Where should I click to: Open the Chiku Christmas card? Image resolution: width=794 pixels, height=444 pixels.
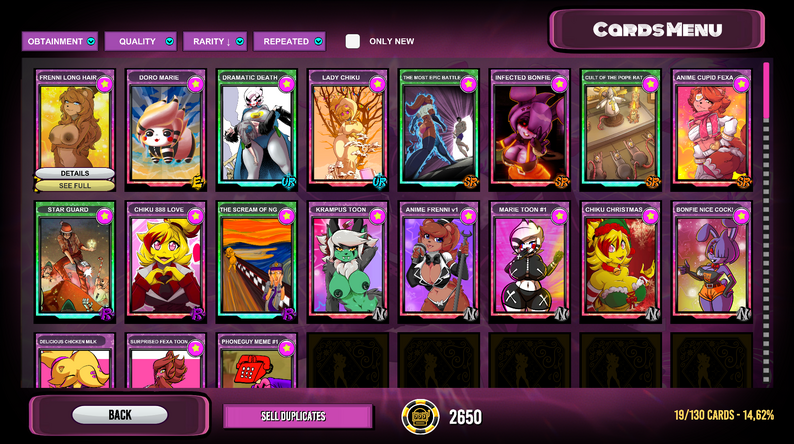click(621, 262)
